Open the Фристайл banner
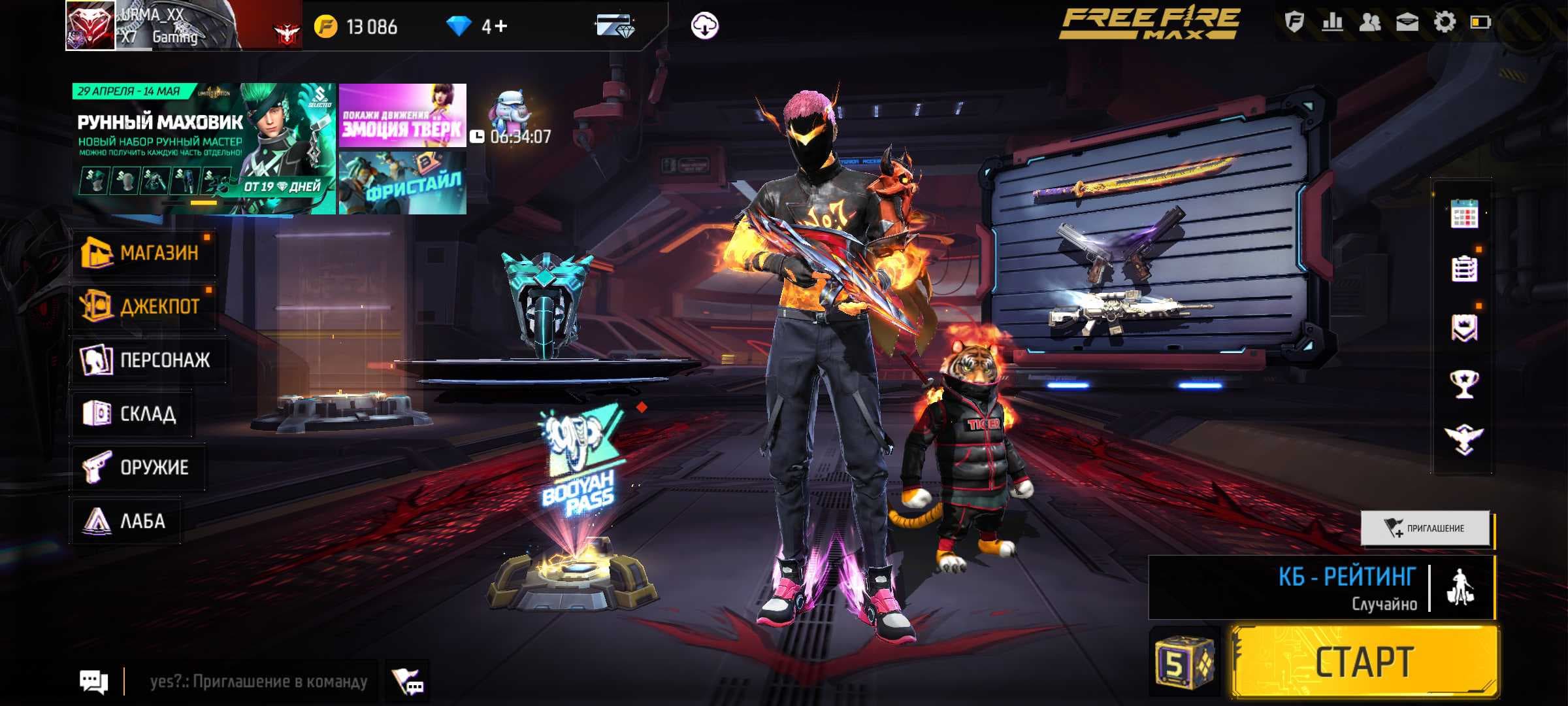Viewport: 1568px width, 706px height. pyautogui.click(x=402, y=183)
